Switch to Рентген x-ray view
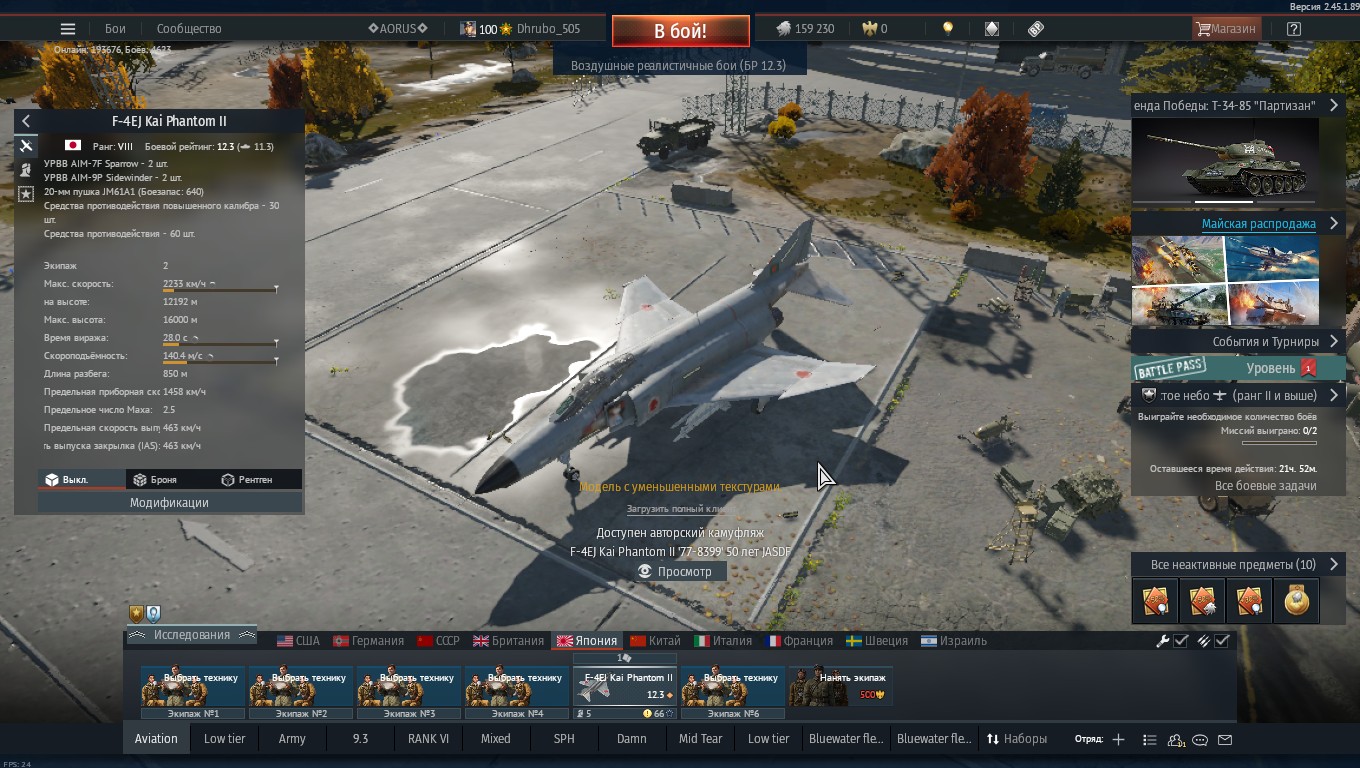This screenshot has width=1360, height=768. coord(247,480)
